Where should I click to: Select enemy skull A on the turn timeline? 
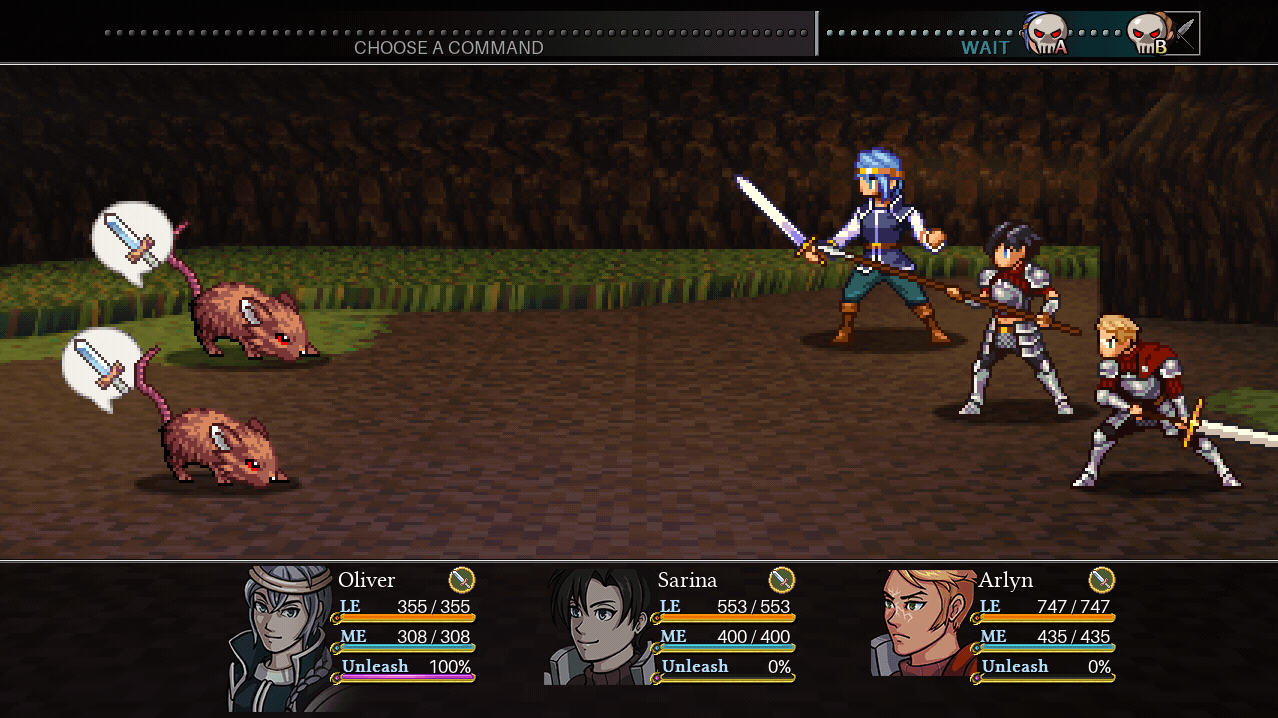[x=1047, y=34]
